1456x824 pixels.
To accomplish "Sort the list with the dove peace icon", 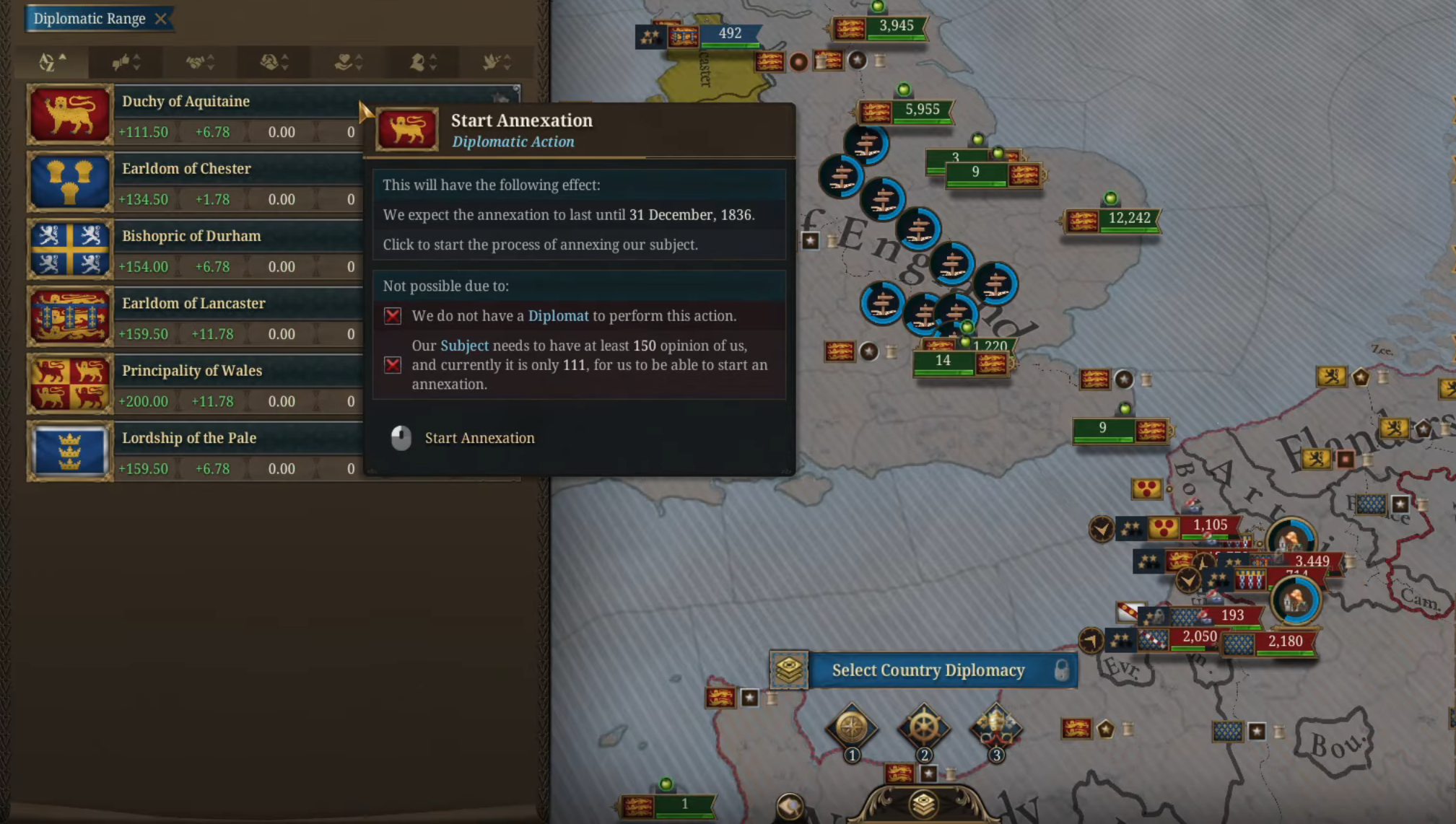I will (x=492, y=63).
